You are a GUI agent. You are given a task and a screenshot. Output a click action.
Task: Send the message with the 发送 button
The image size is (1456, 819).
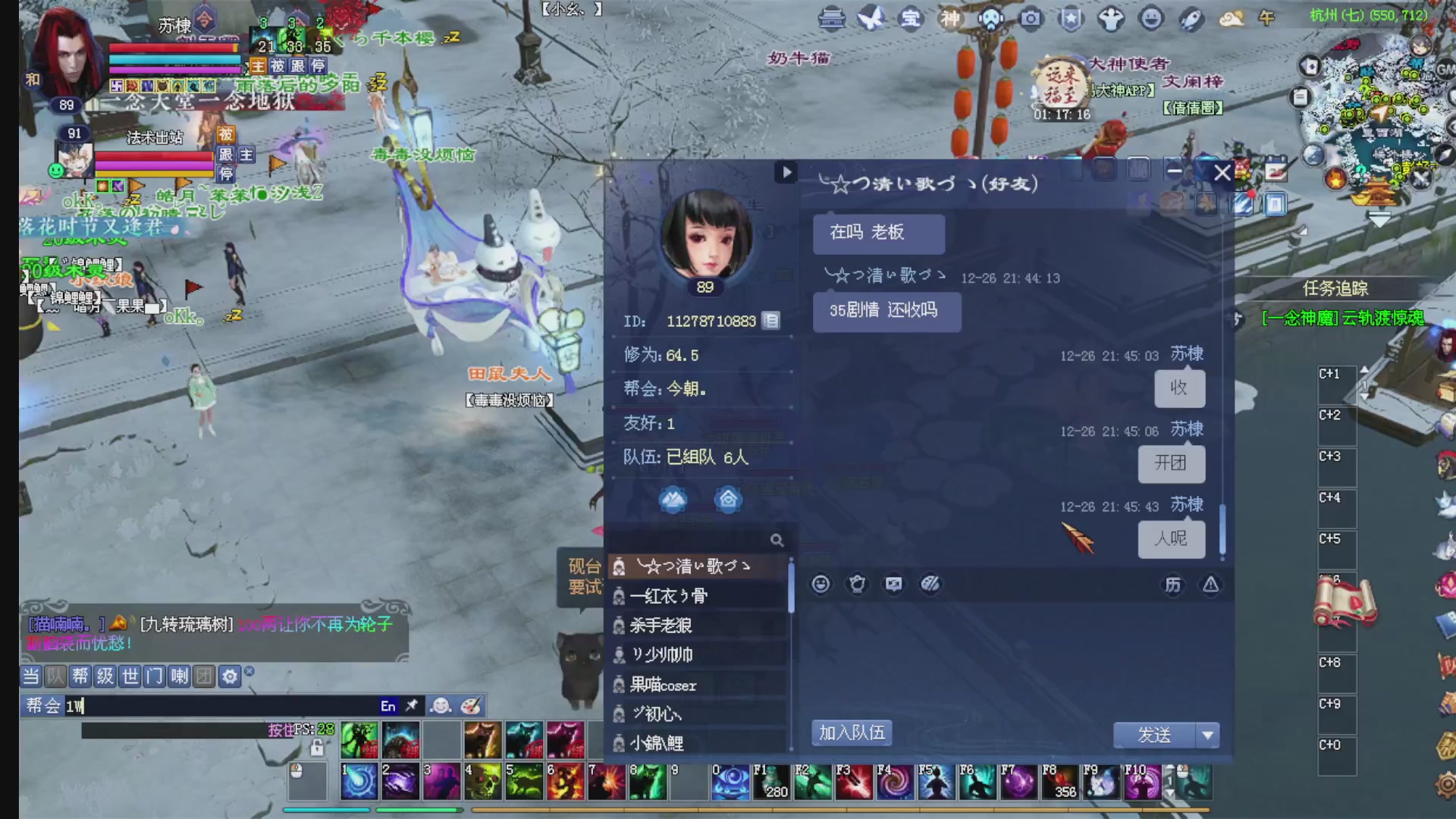[1156, 734]
